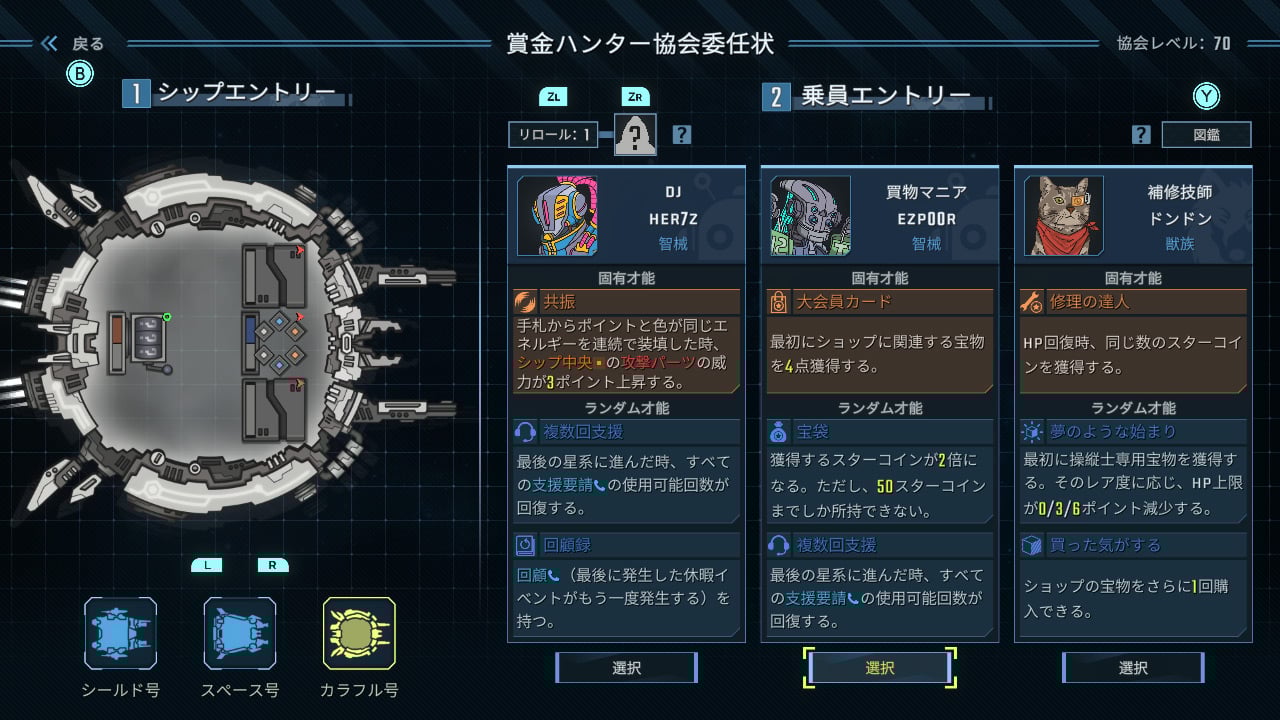Inspect the 修理の達人 talent
Image resolution: width=1280 pixels, height=720 pixels.
pos(1133,301)
